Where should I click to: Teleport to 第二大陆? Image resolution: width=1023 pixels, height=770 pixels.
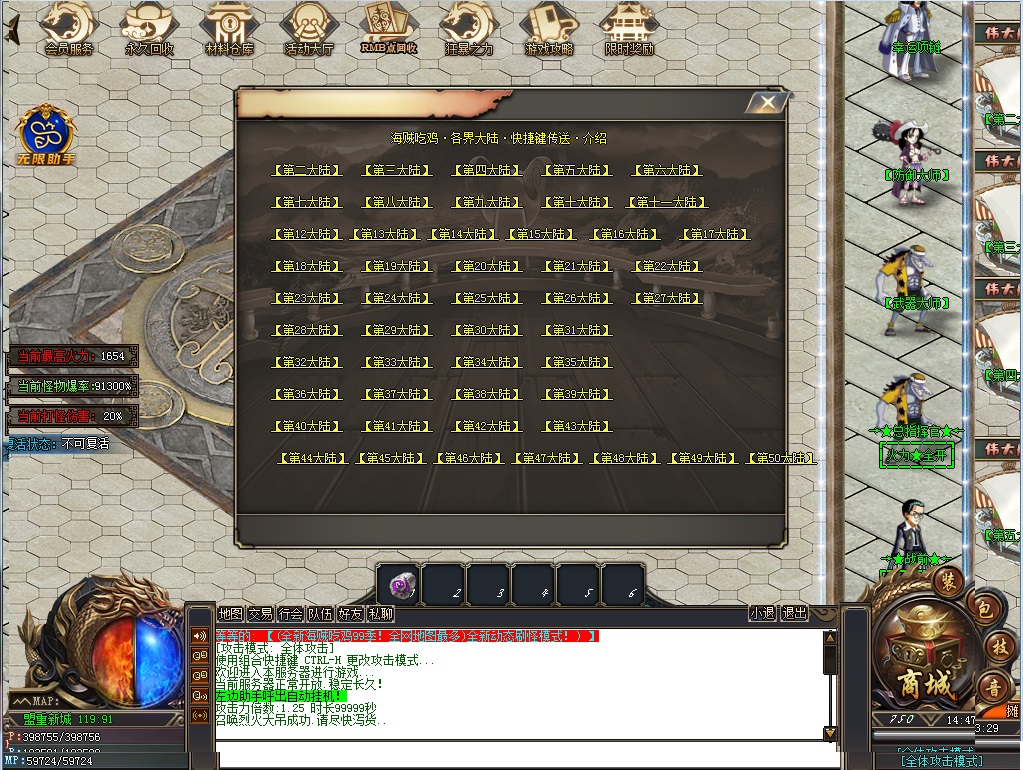point(307,171)
